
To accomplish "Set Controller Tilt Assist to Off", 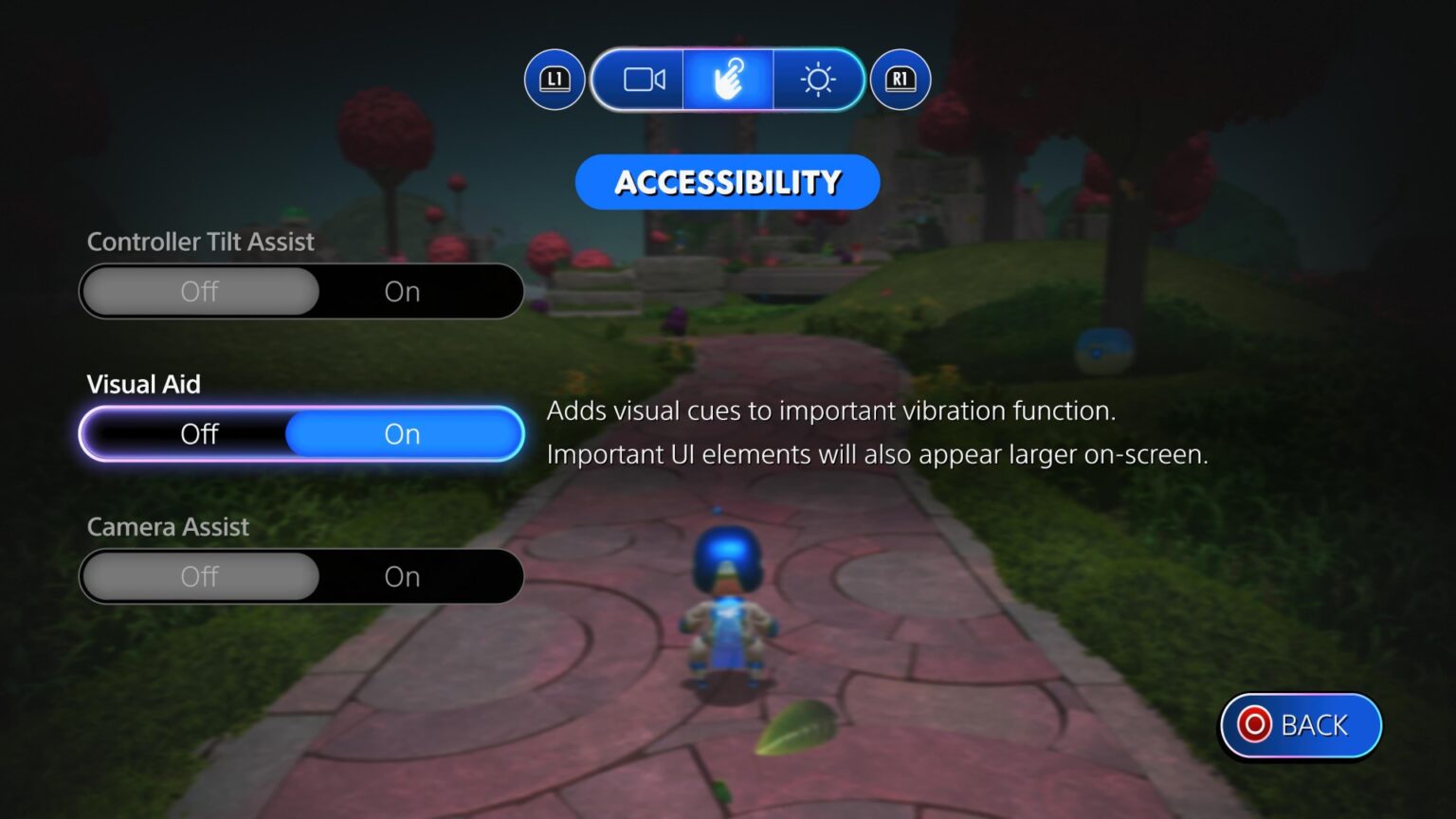I will click(x=200, y=291).
